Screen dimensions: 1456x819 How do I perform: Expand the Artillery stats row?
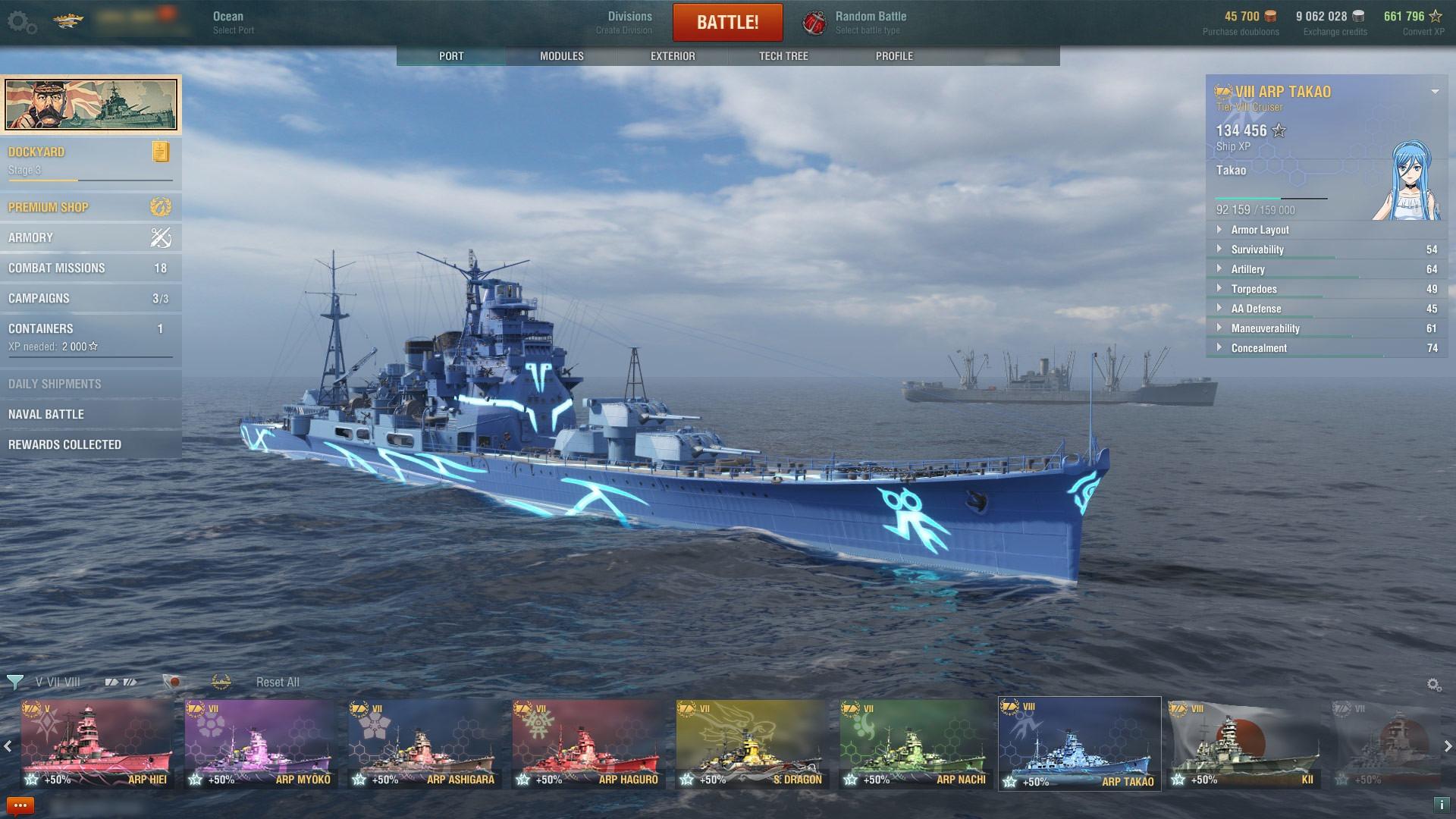pyautogui.click(x=1248, y=269)
